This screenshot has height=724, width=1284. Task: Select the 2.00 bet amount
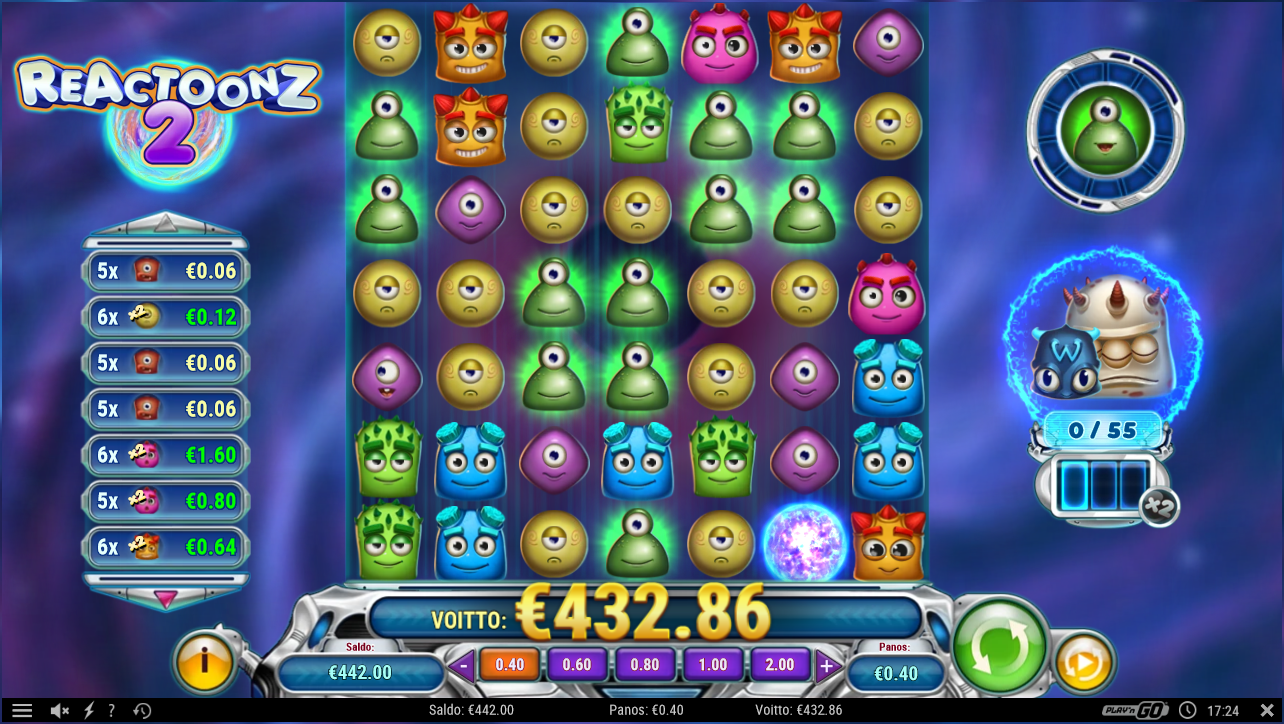pos(780,662)
